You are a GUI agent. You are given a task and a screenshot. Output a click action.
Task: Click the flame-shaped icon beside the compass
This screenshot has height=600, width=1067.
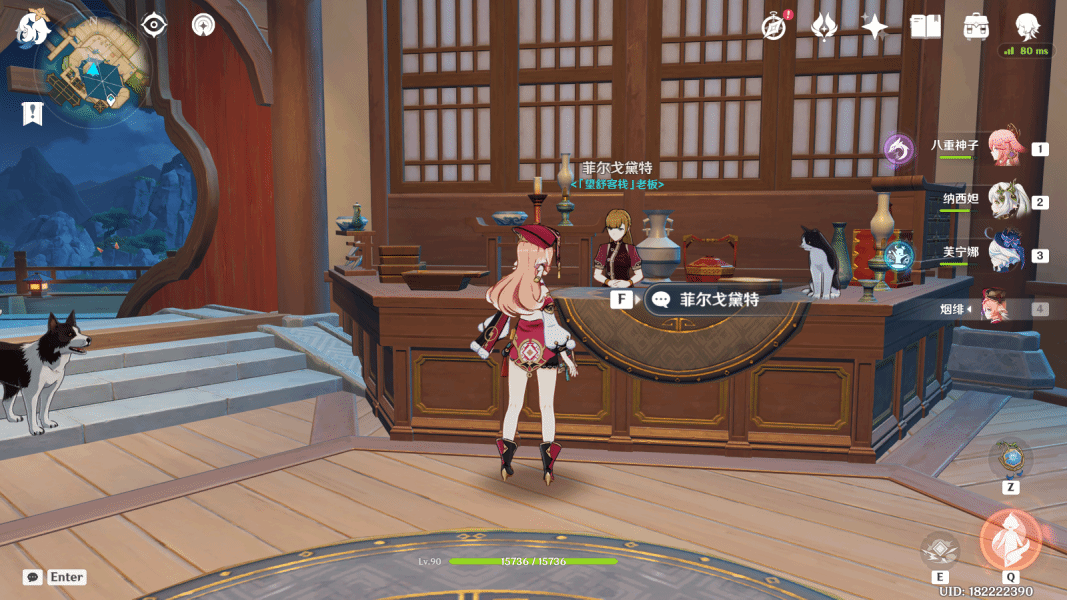point(824,27)
